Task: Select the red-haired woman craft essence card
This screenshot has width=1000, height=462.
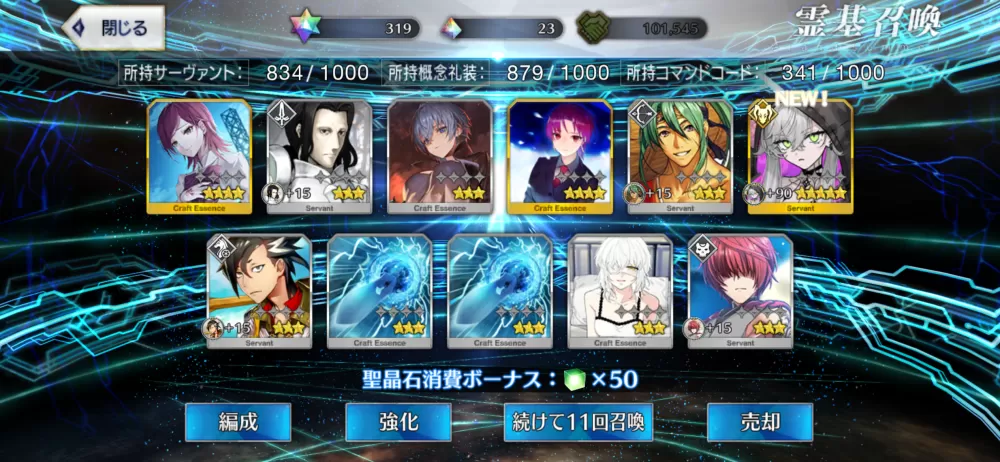Action: [x=199, y=156]
